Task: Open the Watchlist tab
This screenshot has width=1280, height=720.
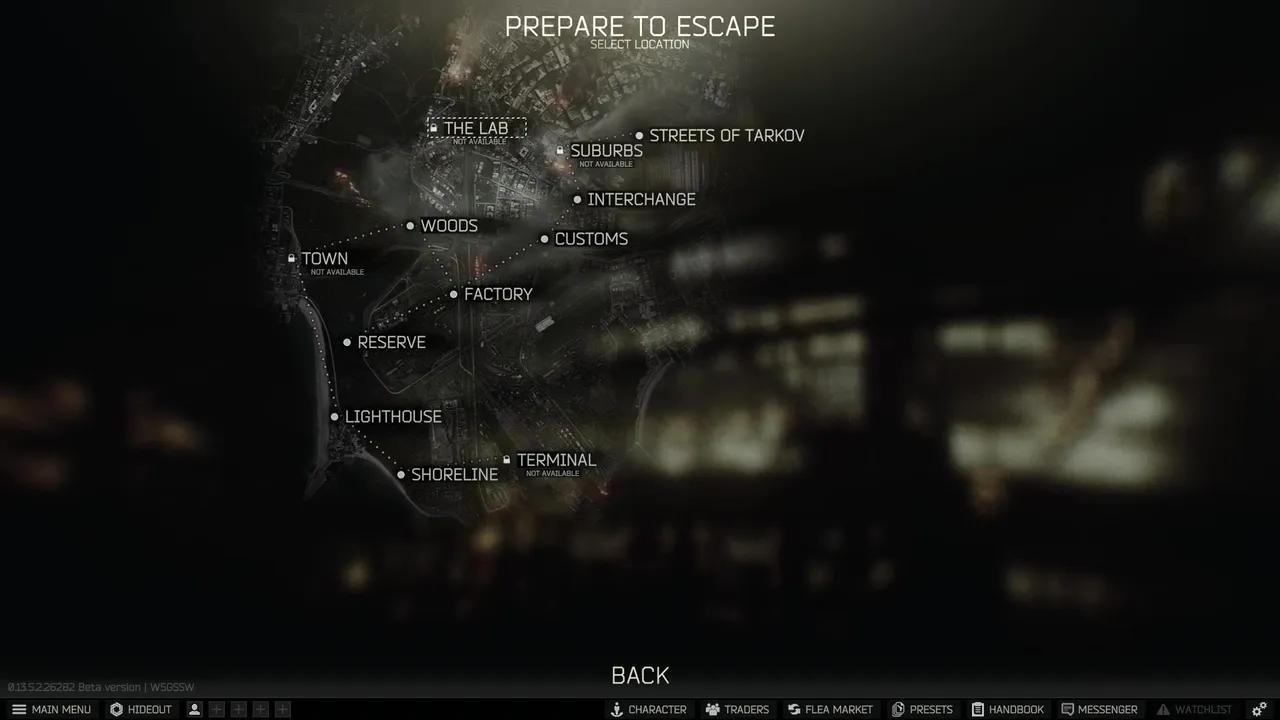Action: pyautogui.click(x=1196, y=709)
